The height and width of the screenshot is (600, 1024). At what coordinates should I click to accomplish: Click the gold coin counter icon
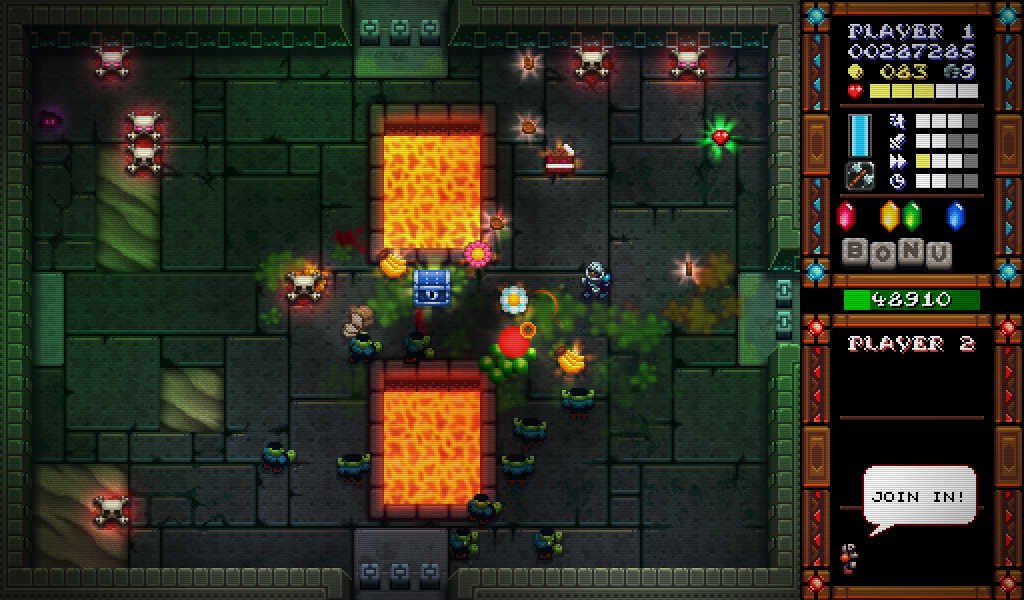click(855, 72)
